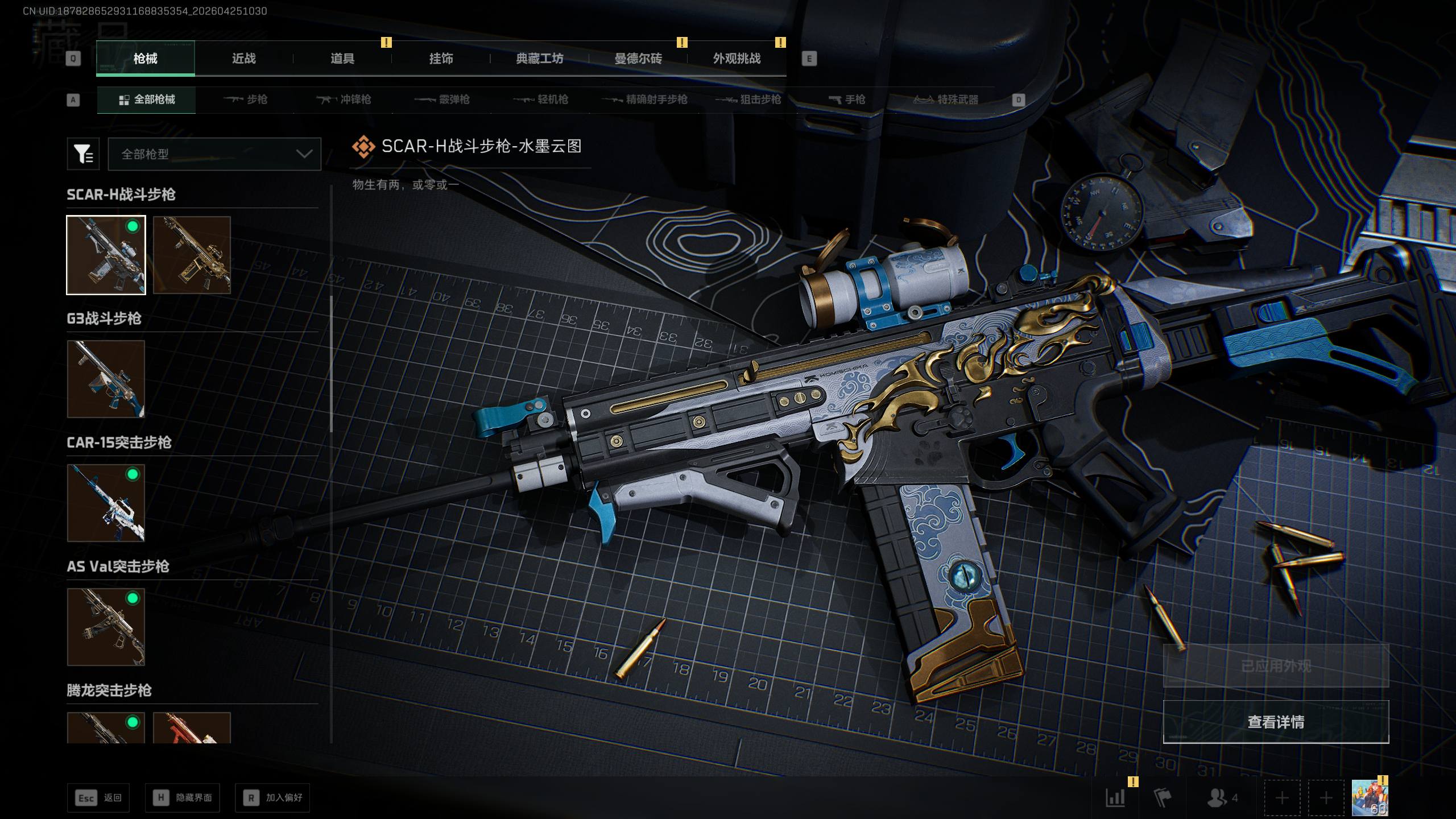Click 查看详情 to view details
1456x819 pixels.
coord(1276,722)
